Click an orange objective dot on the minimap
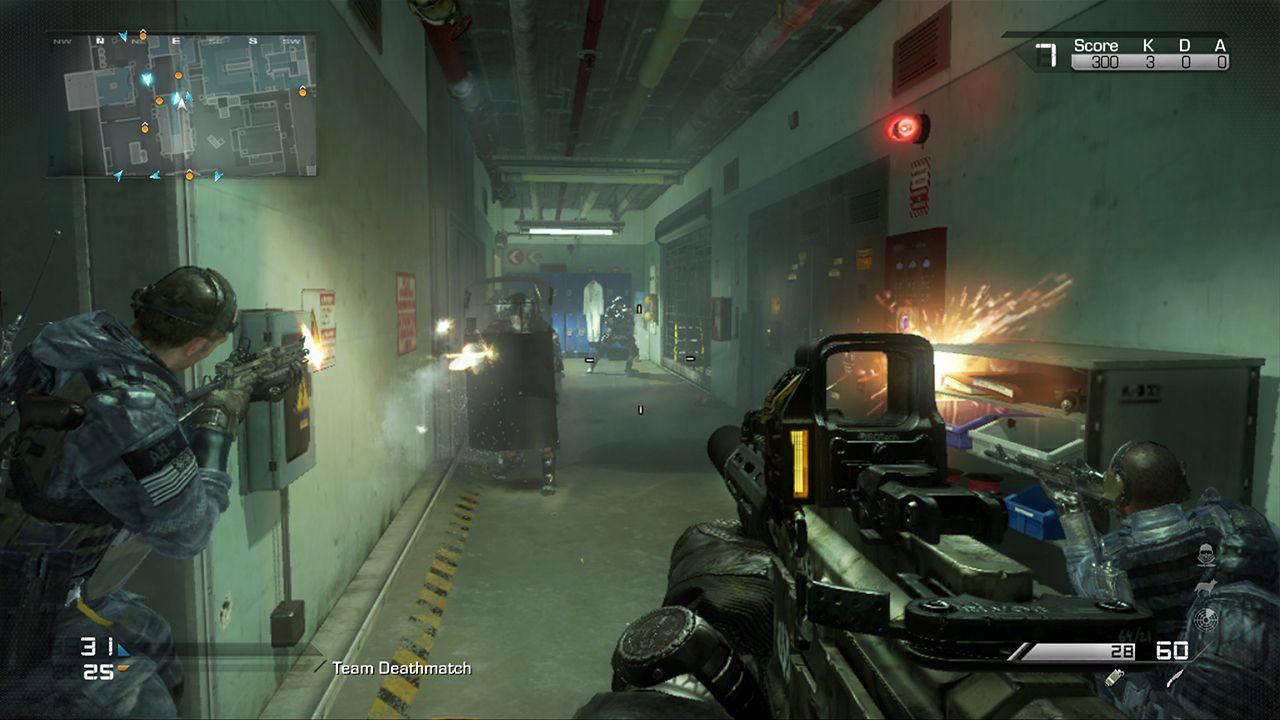 click(x=179, y=75)
